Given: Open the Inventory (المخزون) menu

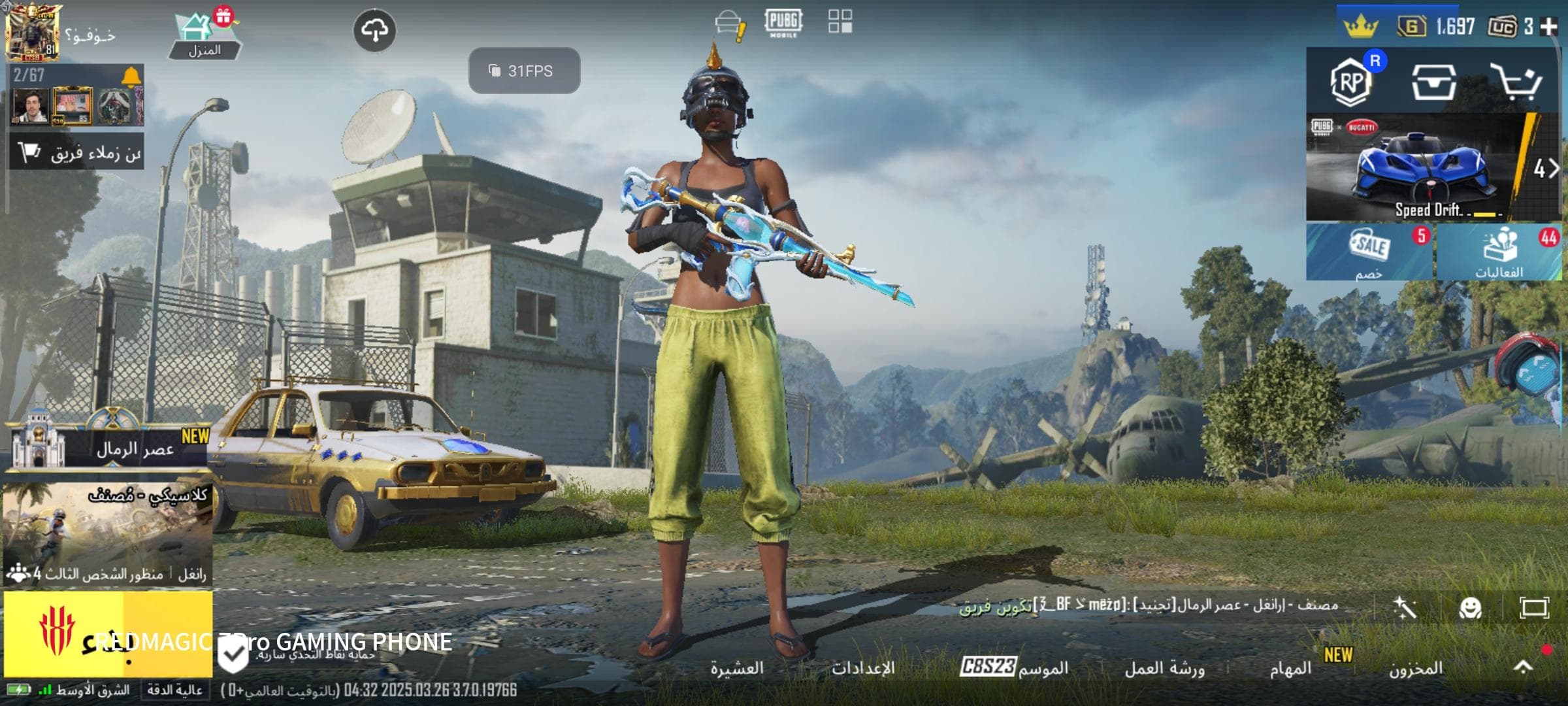Looking at the screenshot, I should click(1416, 668).
